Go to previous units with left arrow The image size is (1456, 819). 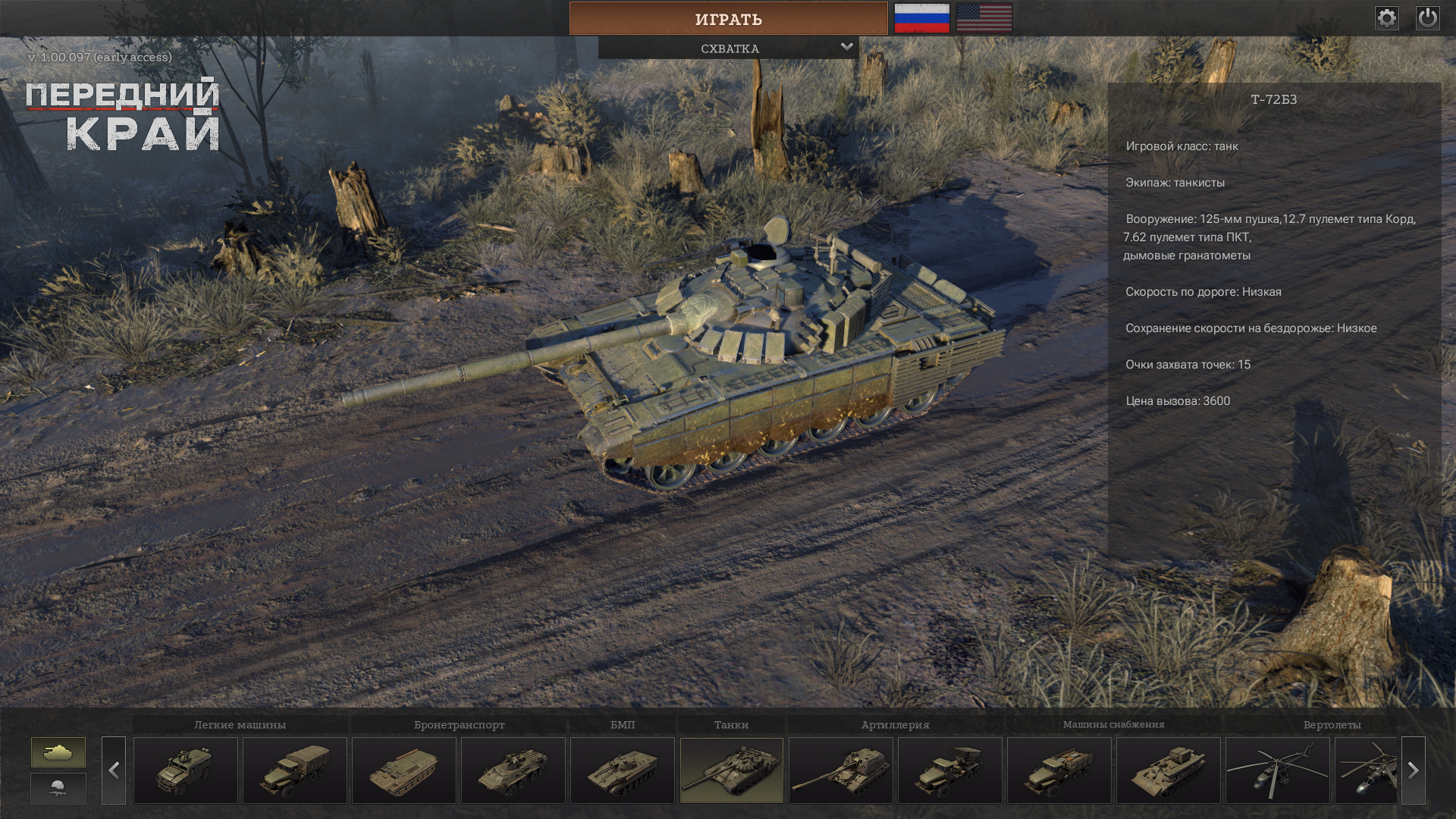pos(114,770)
